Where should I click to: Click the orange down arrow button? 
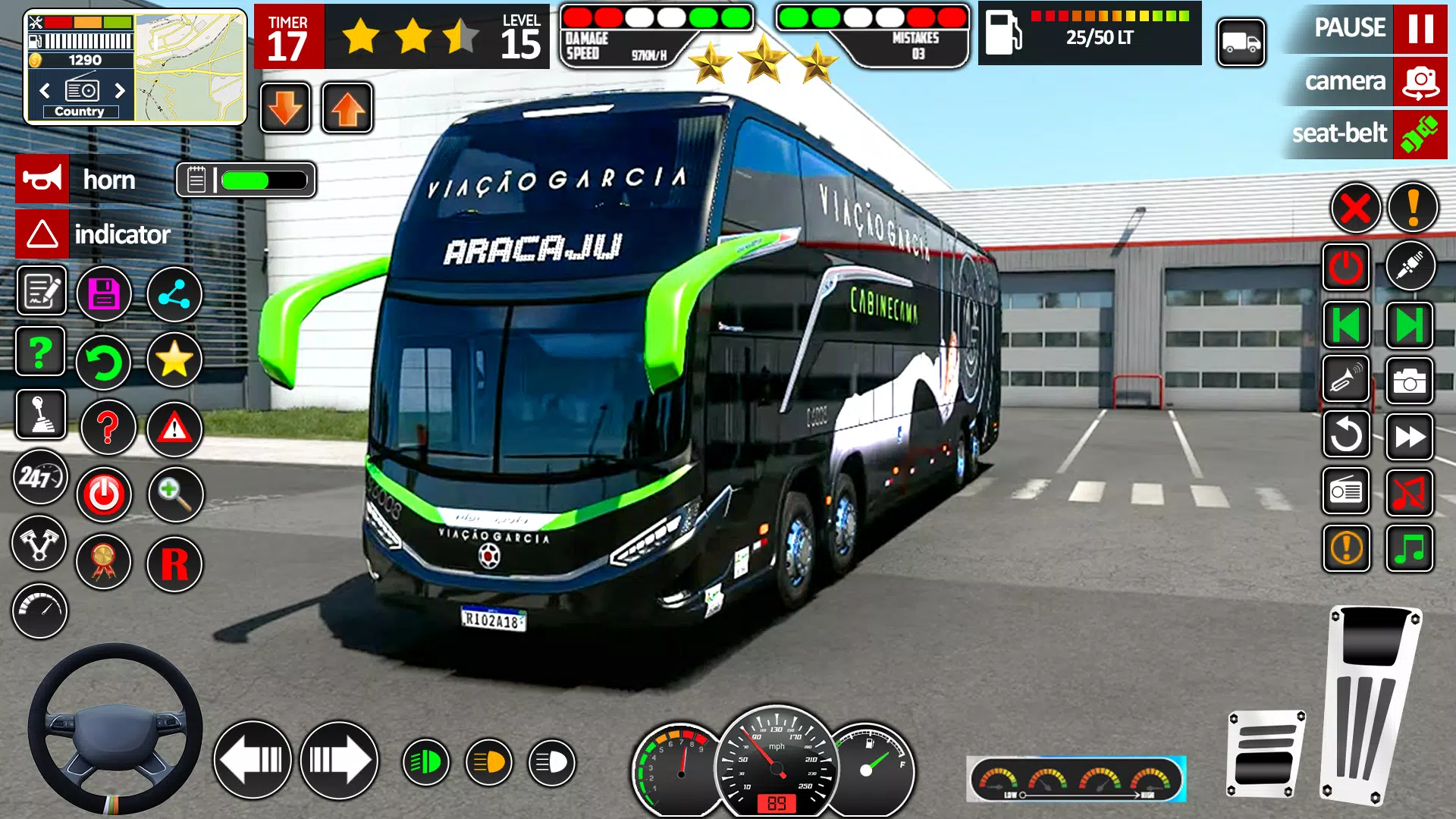coord(285,108)
